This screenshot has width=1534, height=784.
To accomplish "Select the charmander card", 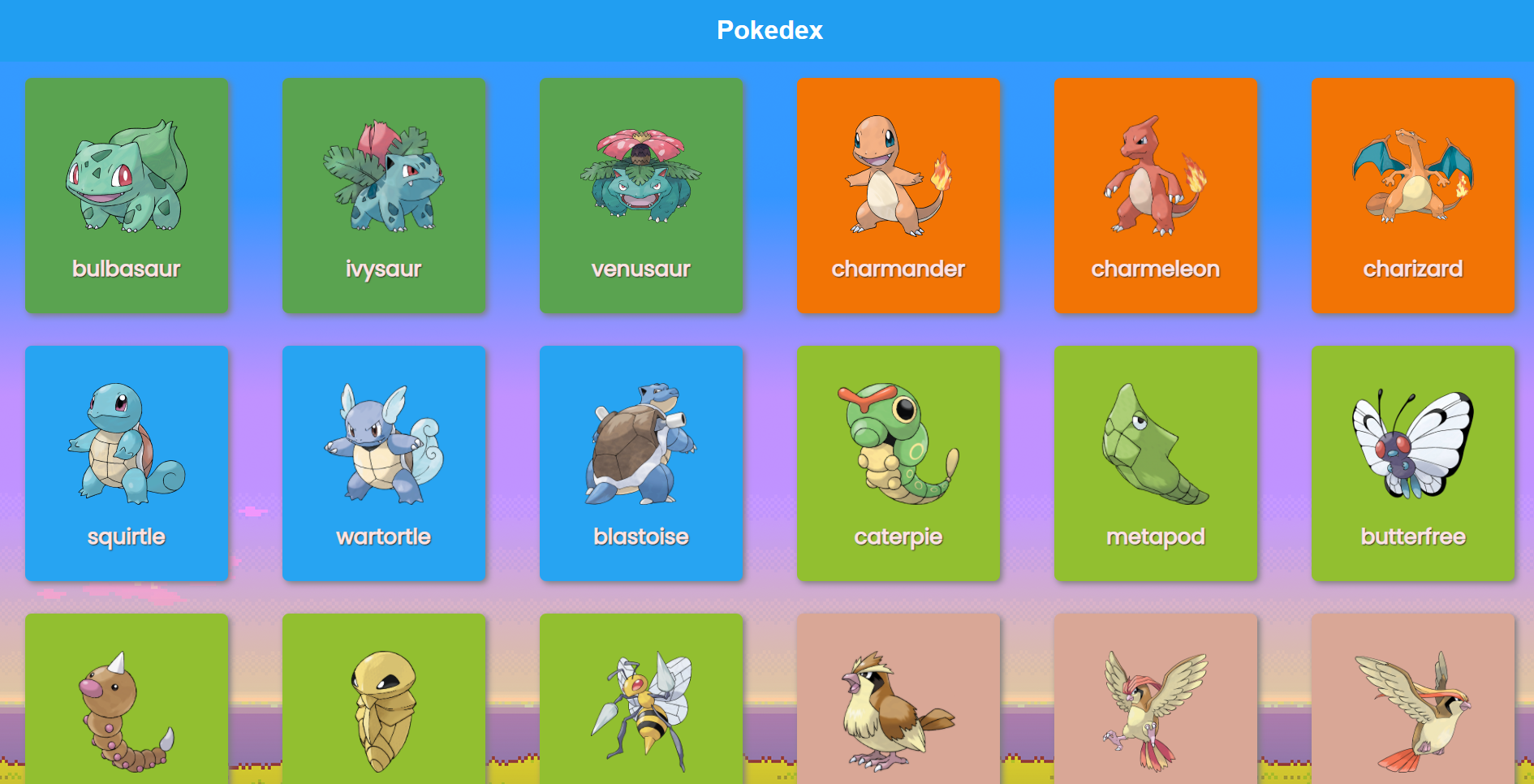I will (x=898, y=195).
